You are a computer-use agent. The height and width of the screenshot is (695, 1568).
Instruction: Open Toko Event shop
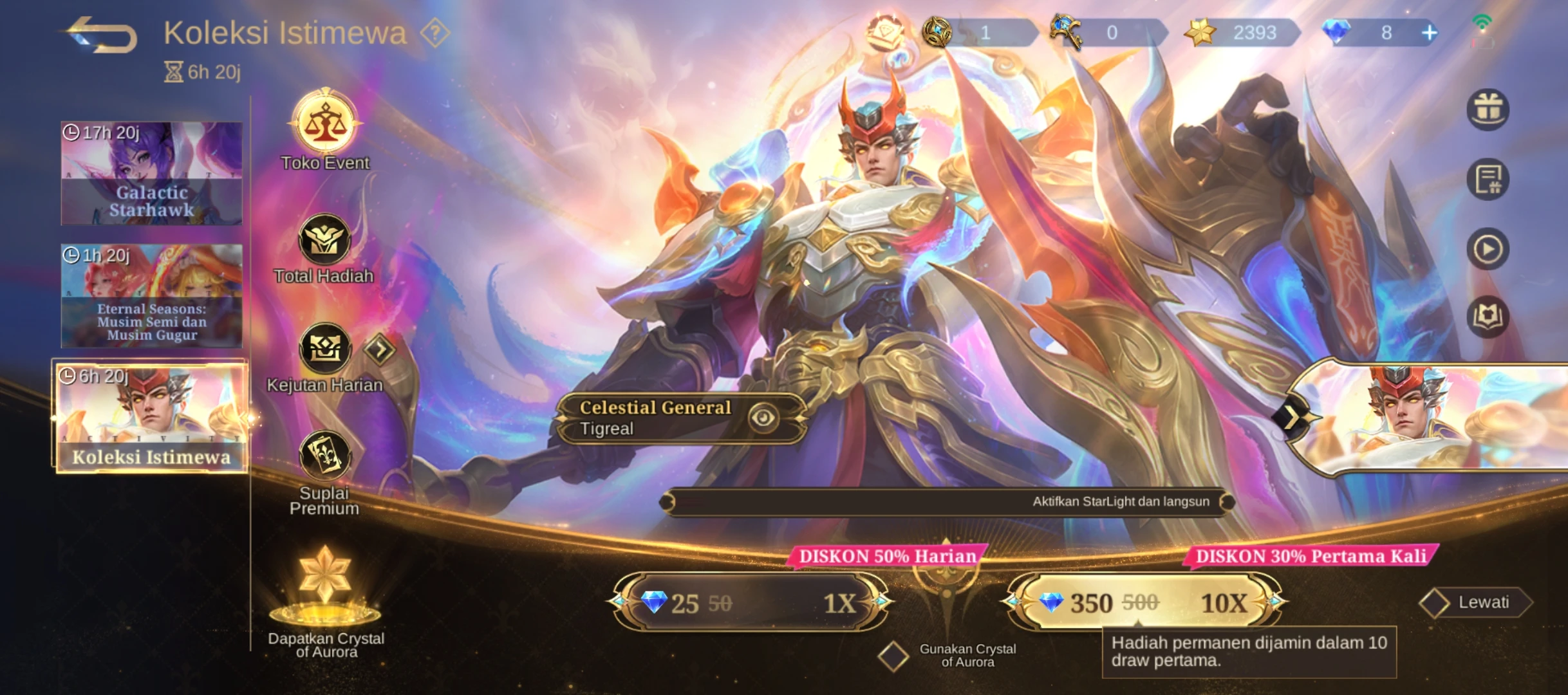(x=325, y=124)
